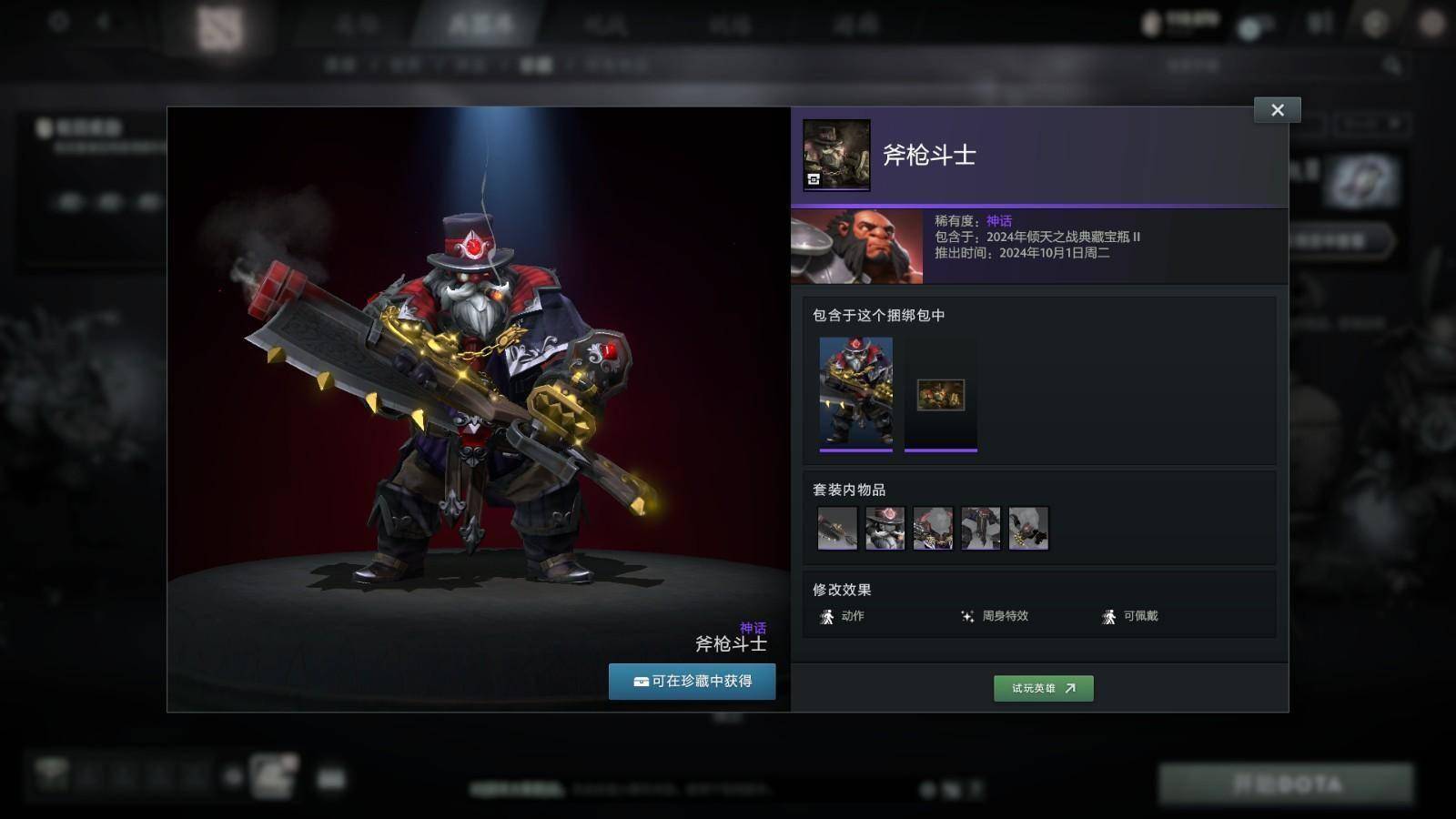Open the top hat head item
Viewport: 1456px width, 819px height.
coord(885,528)
